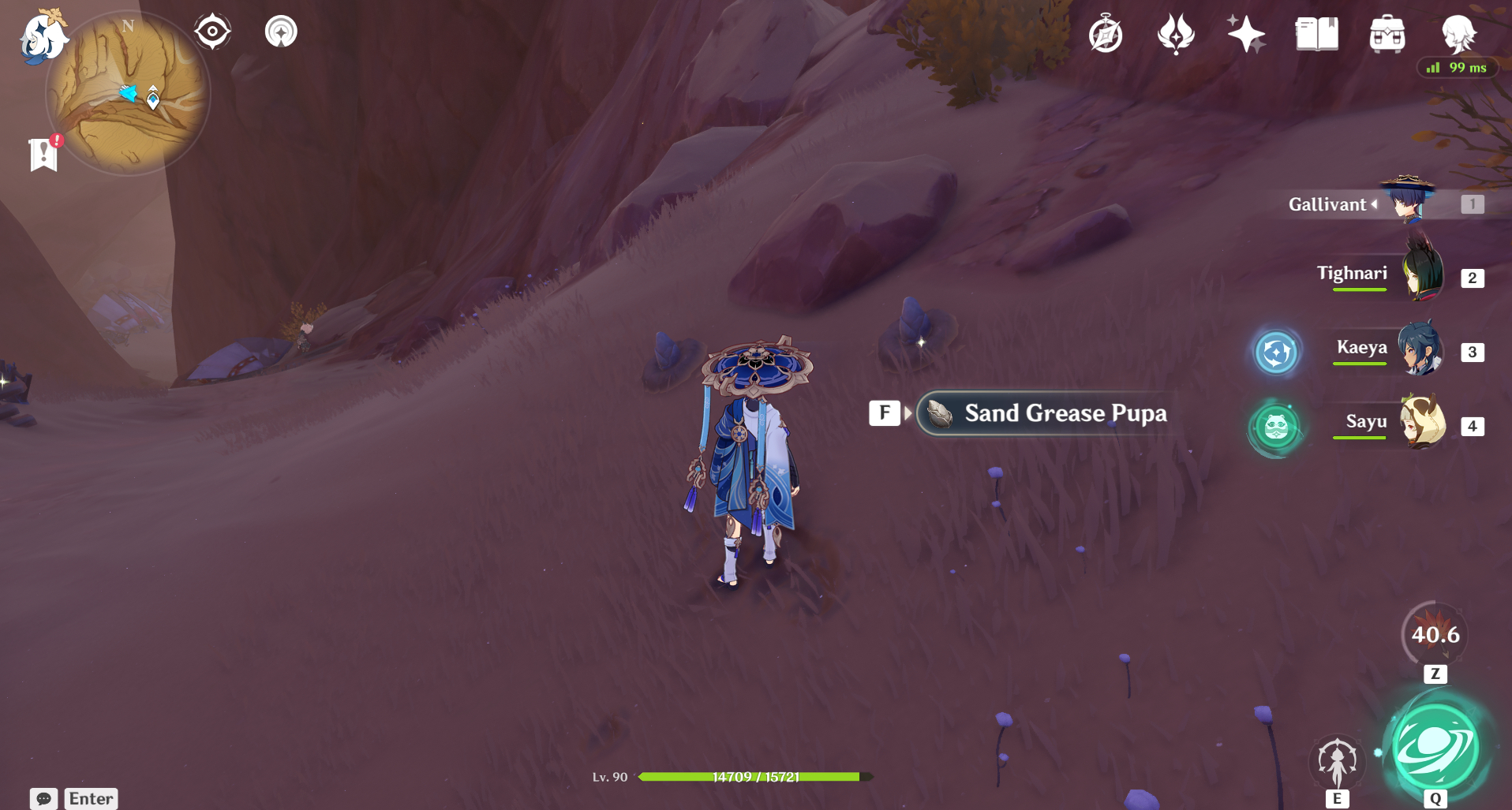Switch to party member Kaeya

[1420, 350]
